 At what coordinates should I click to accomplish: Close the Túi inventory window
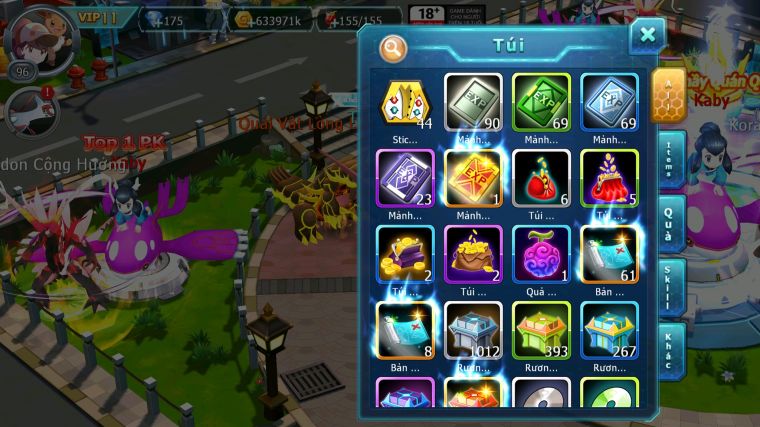(x=647, y=35)
